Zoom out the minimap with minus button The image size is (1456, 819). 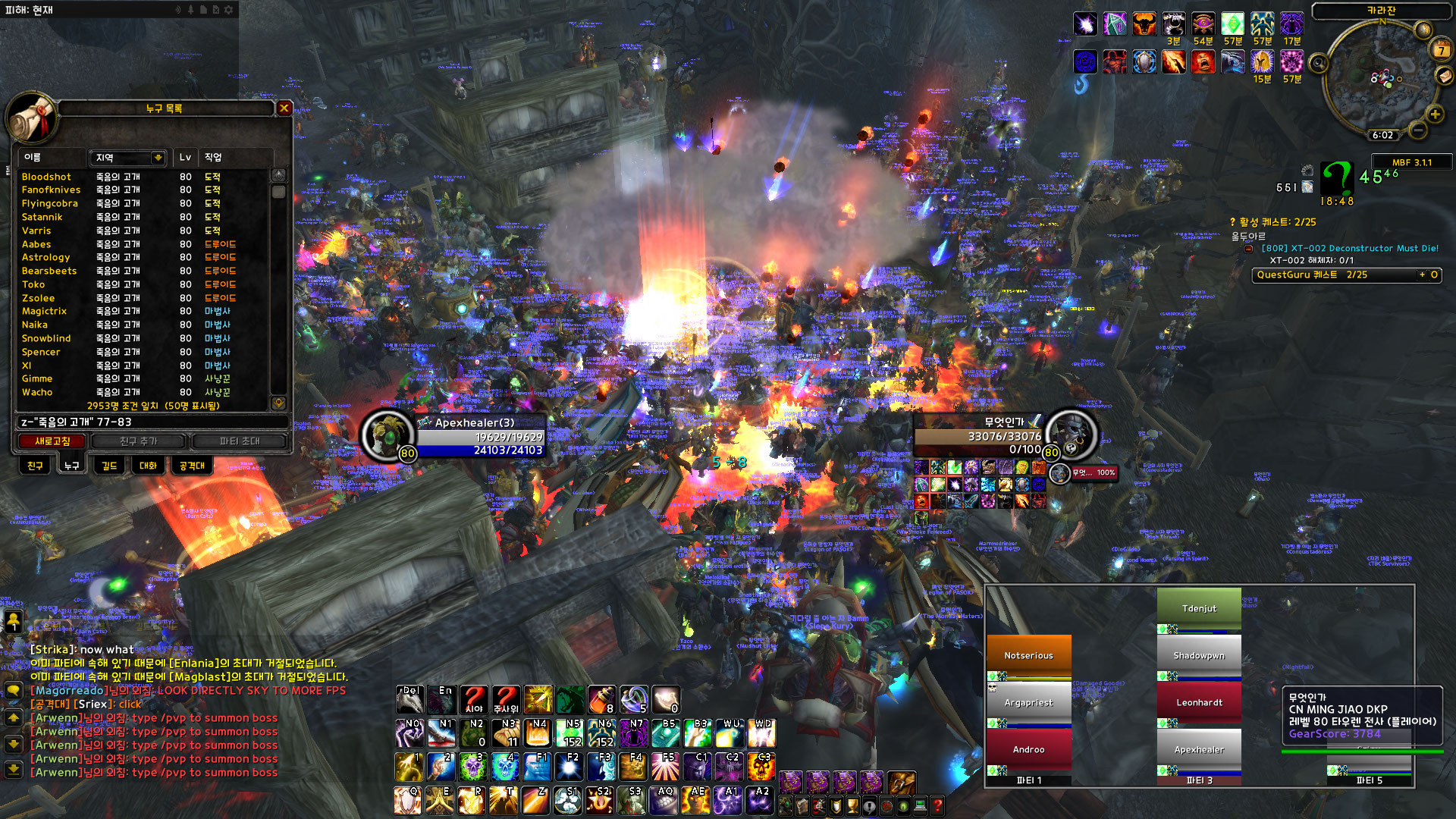1418,130
